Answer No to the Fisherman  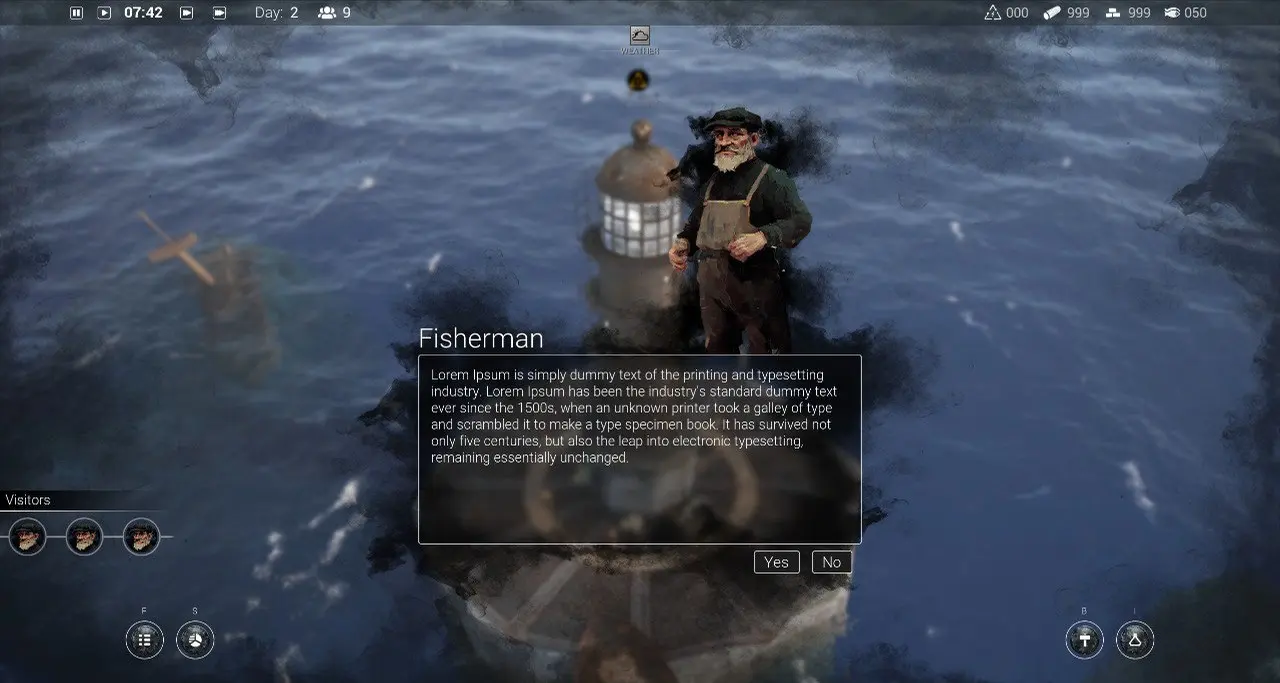pyautogui.click(x=832, y=562)
